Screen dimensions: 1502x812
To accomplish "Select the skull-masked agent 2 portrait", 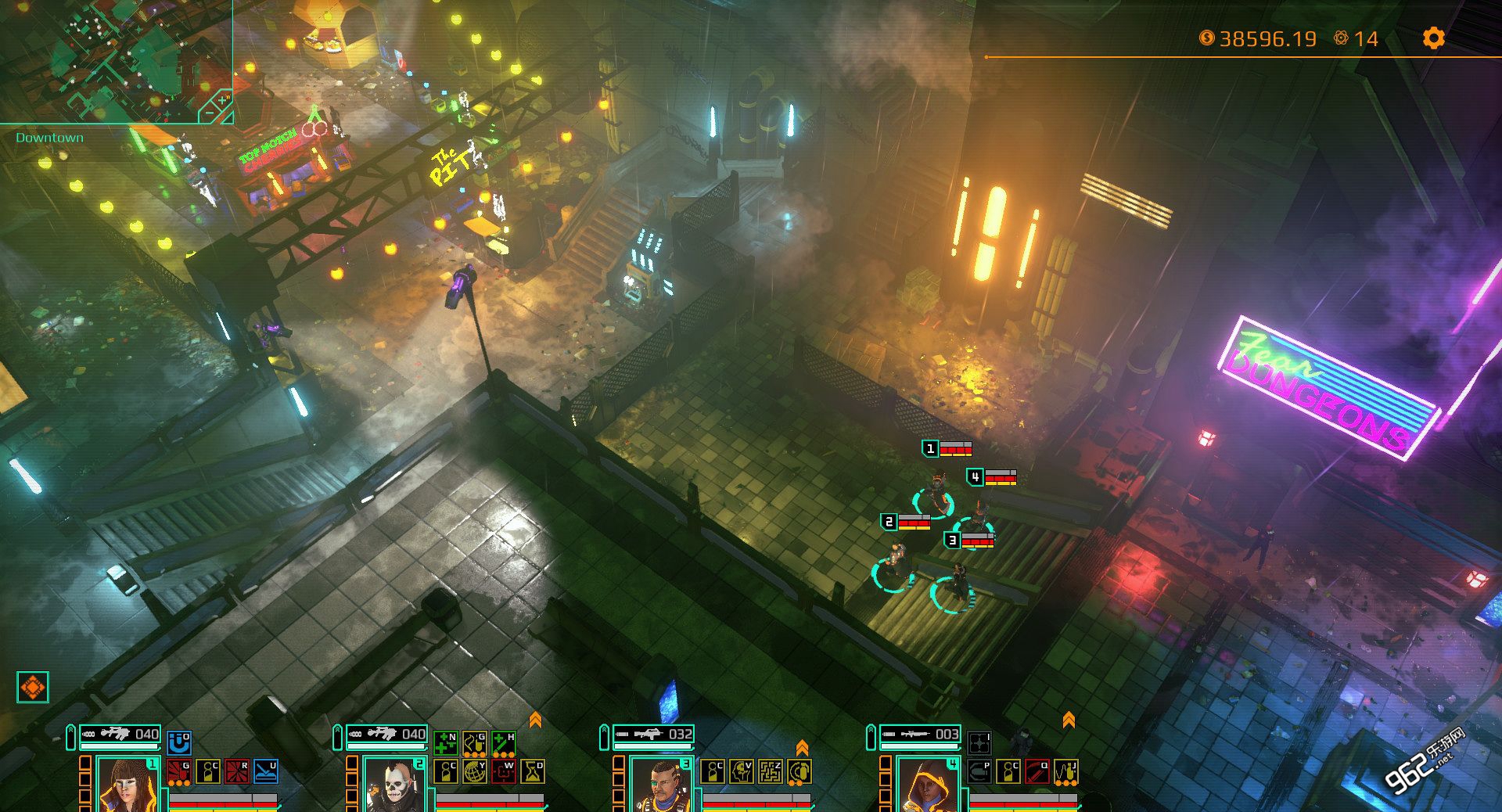I will [393, 785].
